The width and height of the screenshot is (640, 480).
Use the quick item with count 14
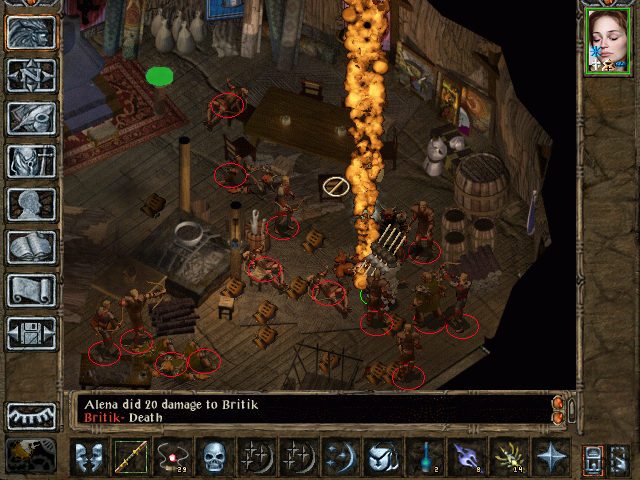click(x=509, y=458)
